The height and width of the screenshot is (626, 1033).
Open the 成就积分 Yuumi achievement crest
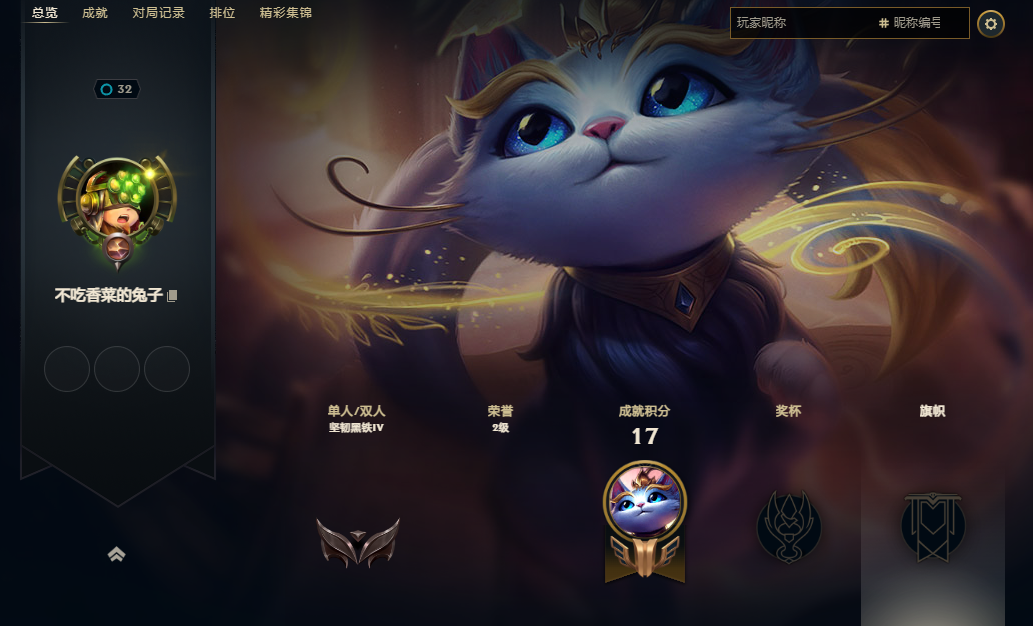[645, 518]
